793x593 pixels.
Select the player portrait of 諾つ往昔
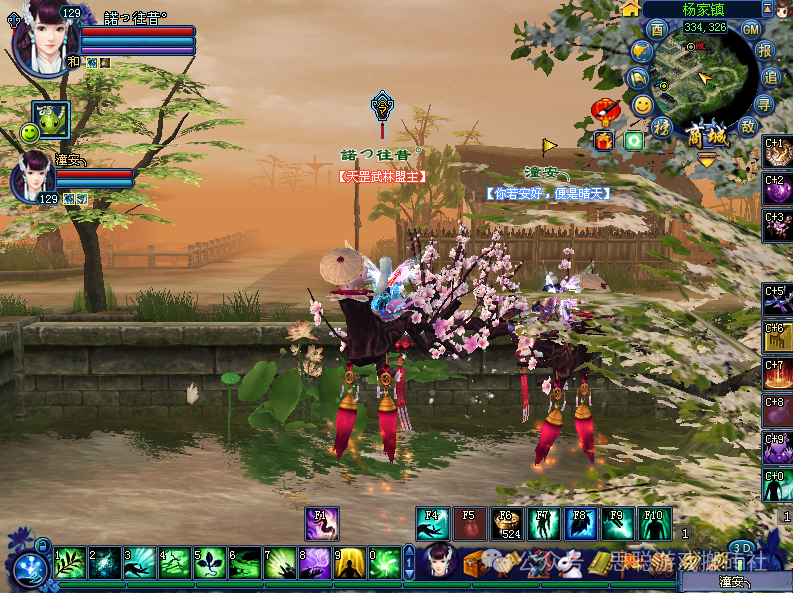43,38
